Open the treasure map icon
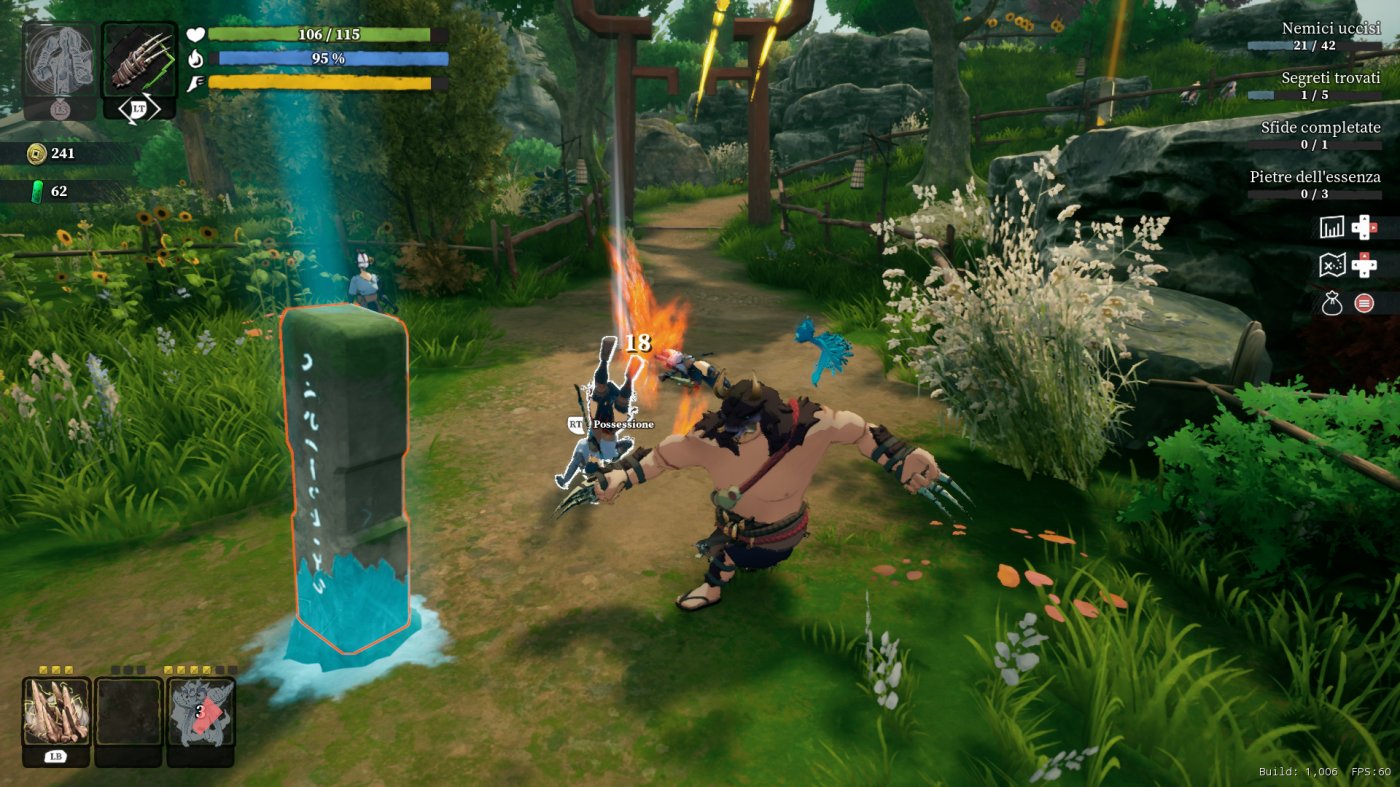This screenshot has height=787, width=1400. pos(1333,263)
